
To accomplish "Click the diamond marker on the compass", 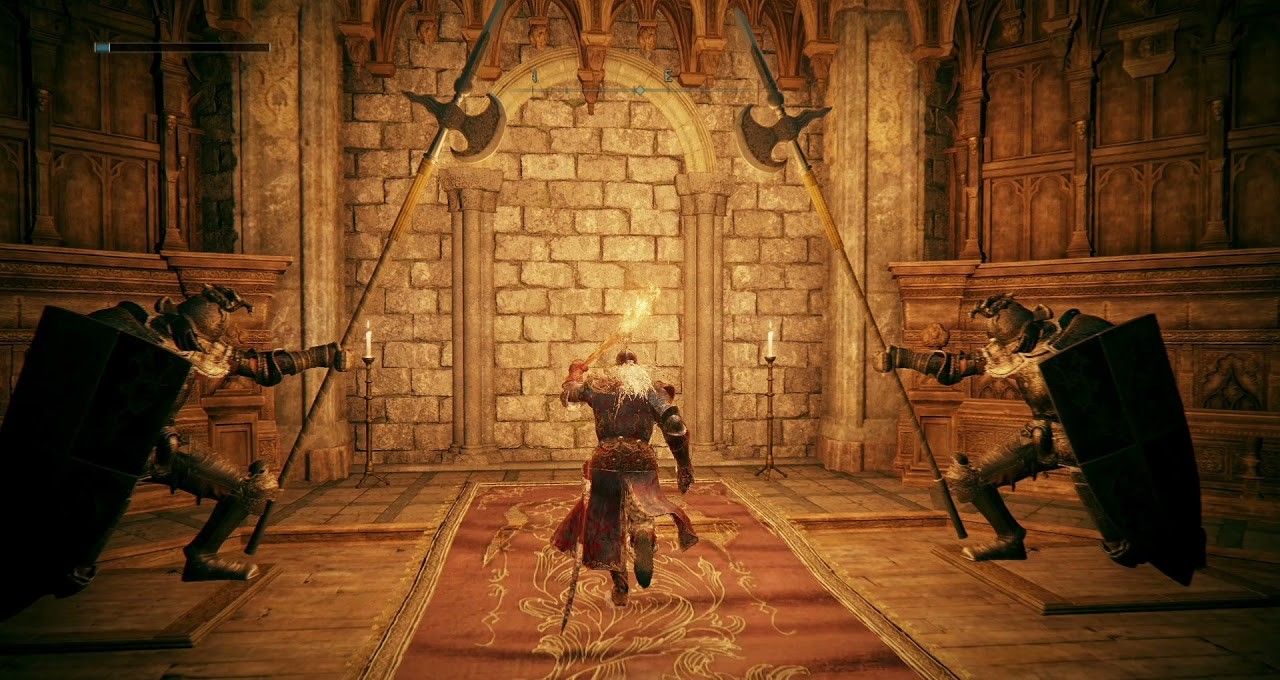I will [640, 90].
